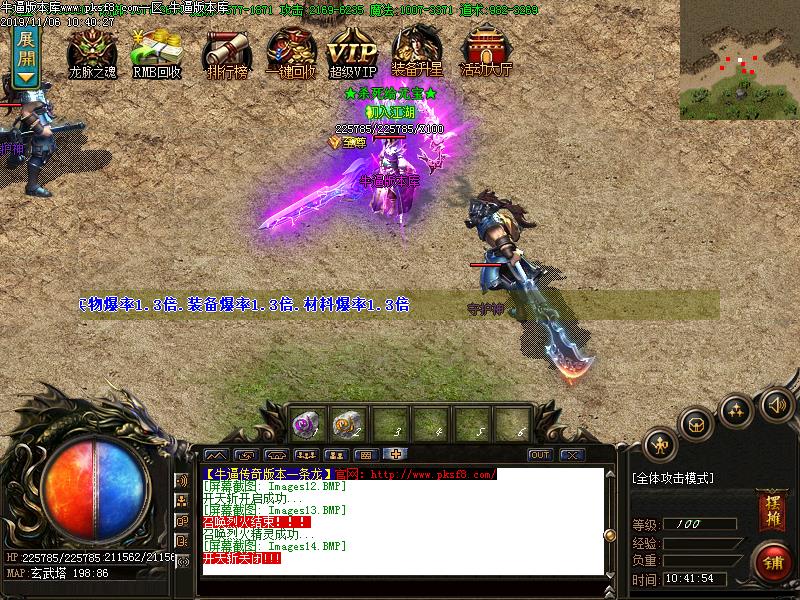The width and height of the screenshot is (800, 600).
Task: Close with the X button above chat
Action: (572, 455)
